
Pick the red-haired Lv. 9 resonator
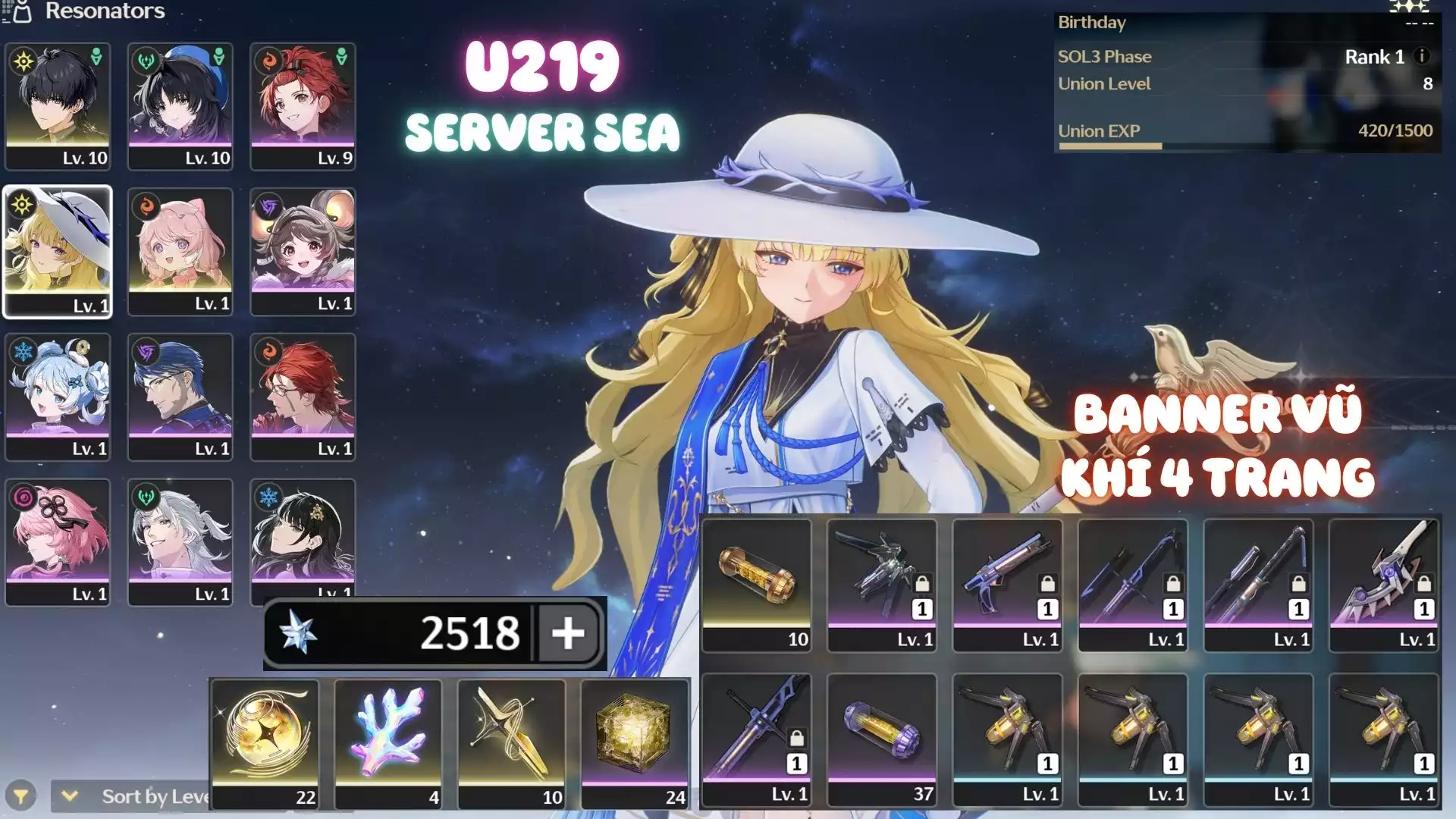pyautogui.click(x=303, y=105)
